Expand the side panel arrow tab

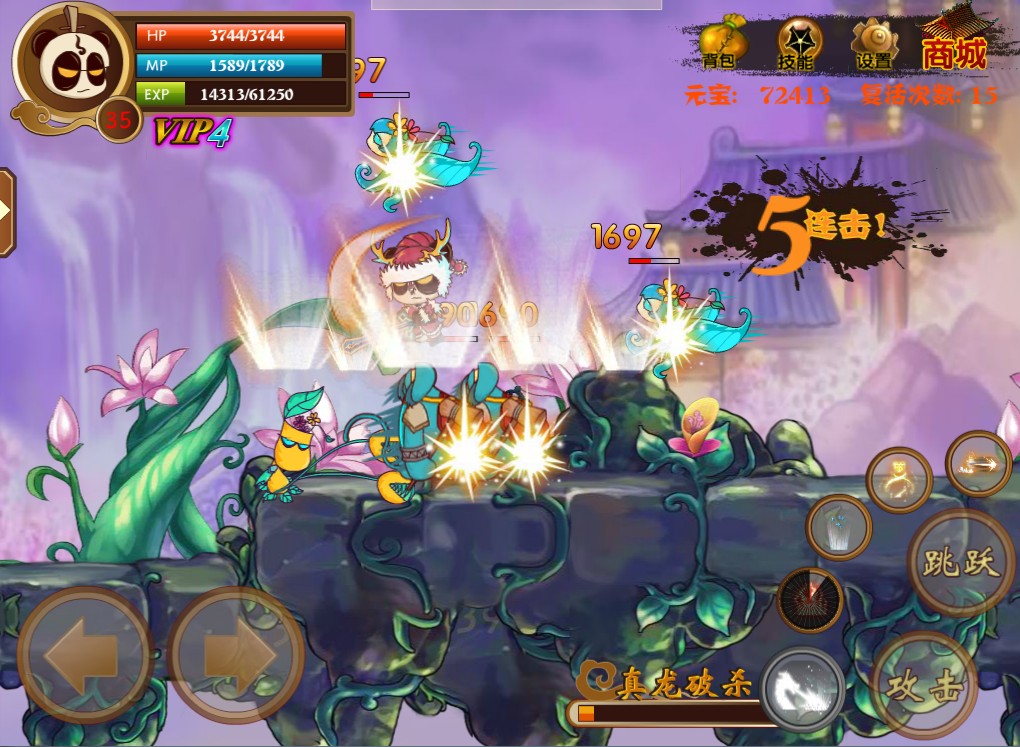pyautogui.click(x=6, y=211)
